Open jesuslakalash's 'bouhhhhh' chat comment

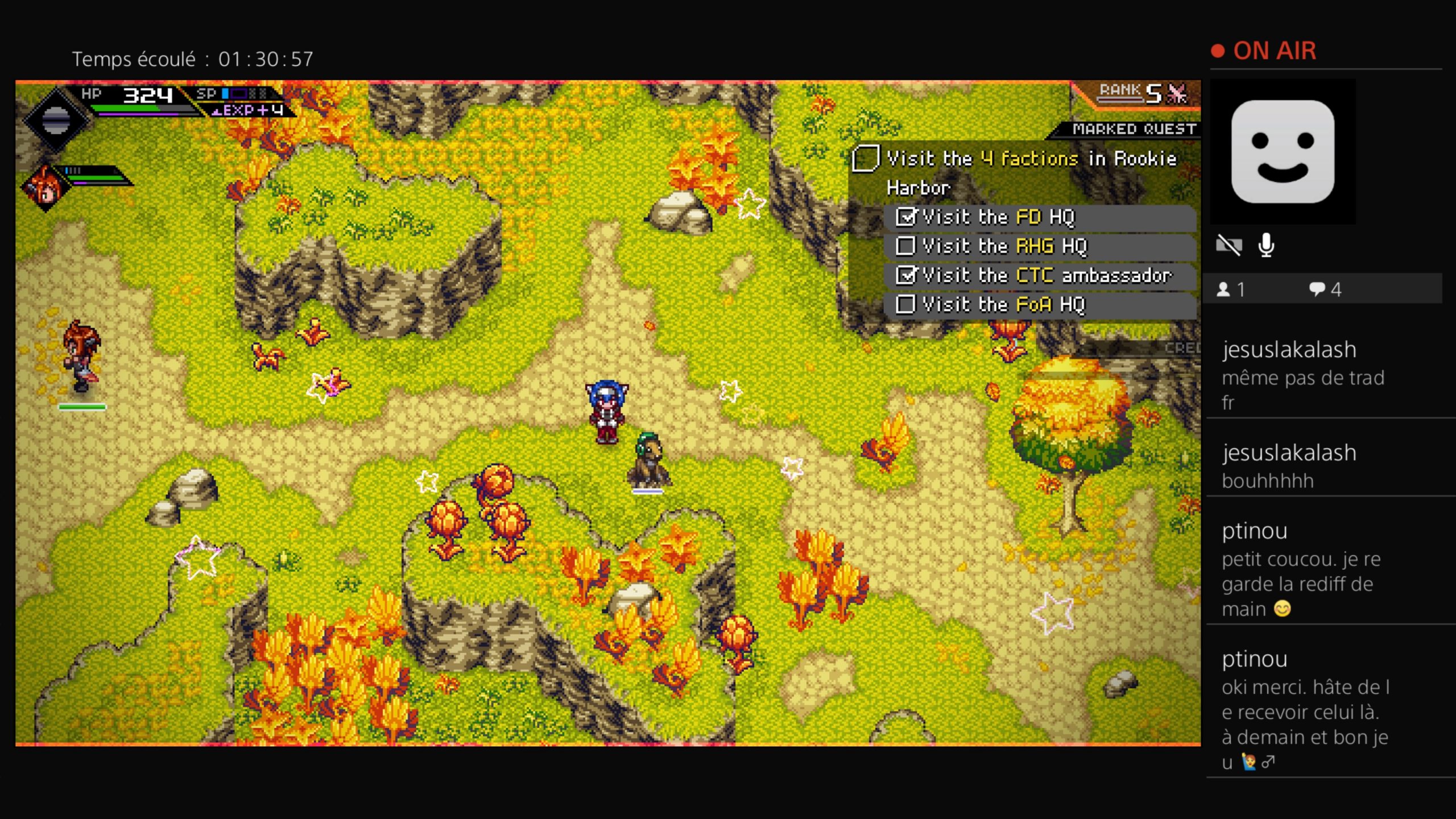1290,466
